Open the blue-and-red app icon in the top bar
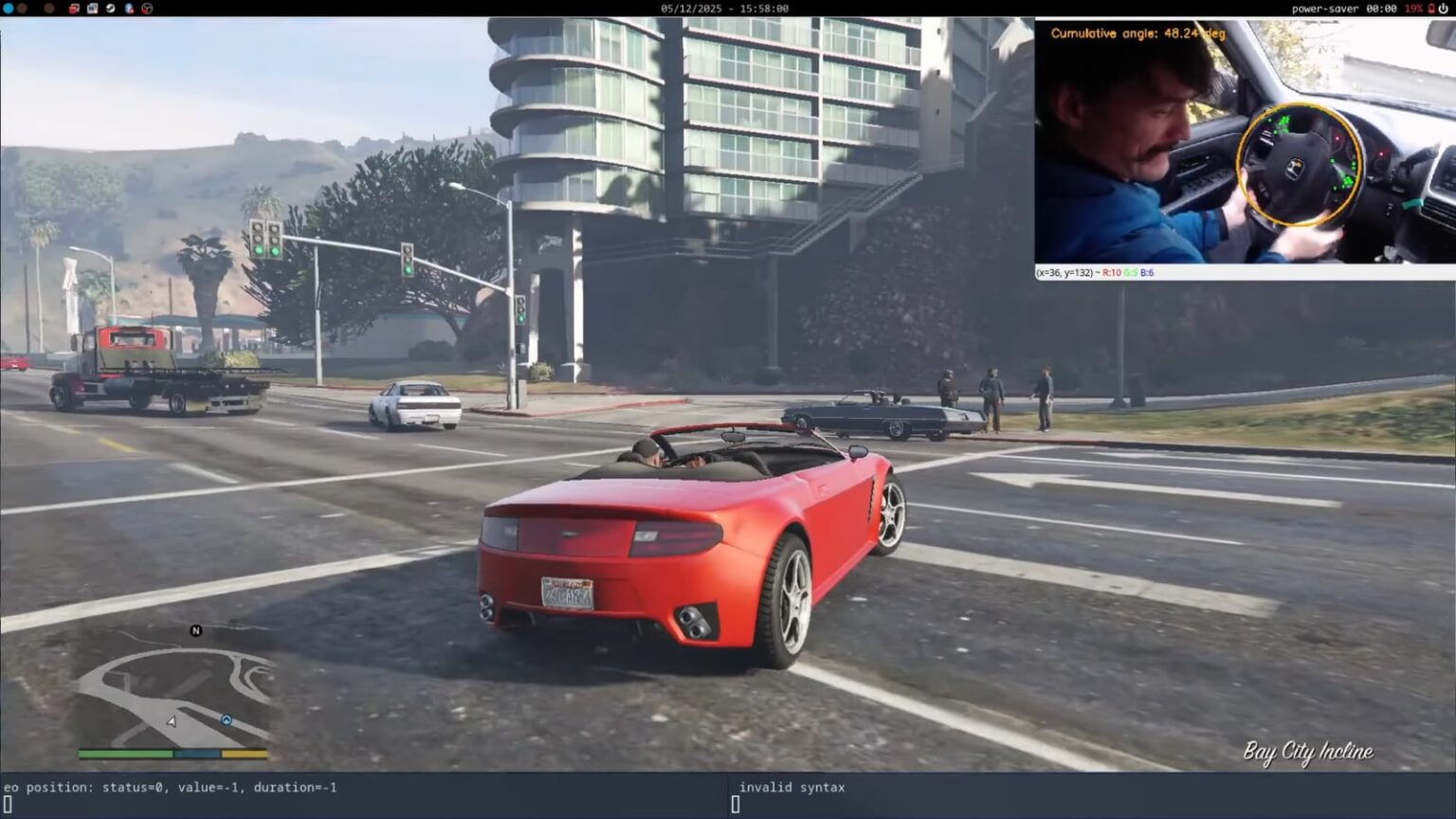The width and height of the screenshot is (1456, 819). (128, 8)
